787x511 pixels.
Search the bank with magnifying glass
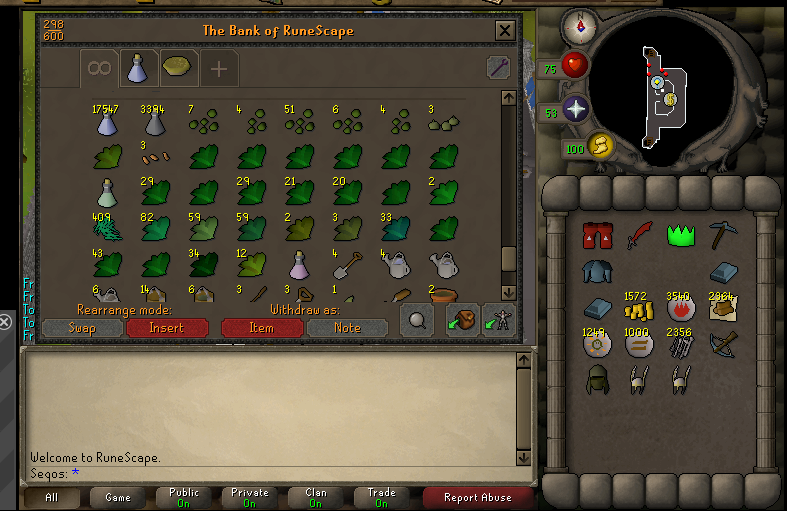(x=417, y=320)
